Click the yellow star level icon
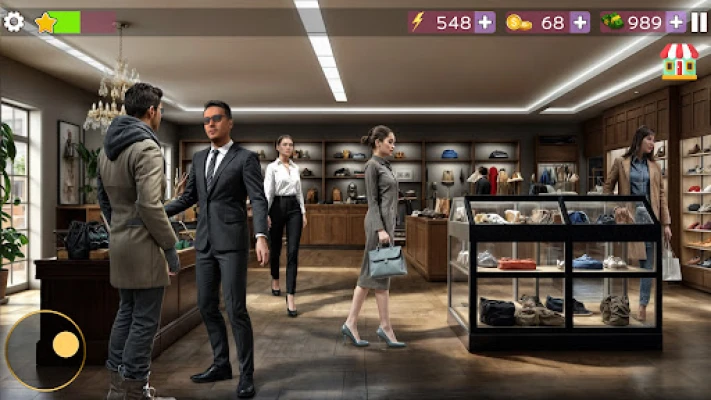 tap(46, 22)
